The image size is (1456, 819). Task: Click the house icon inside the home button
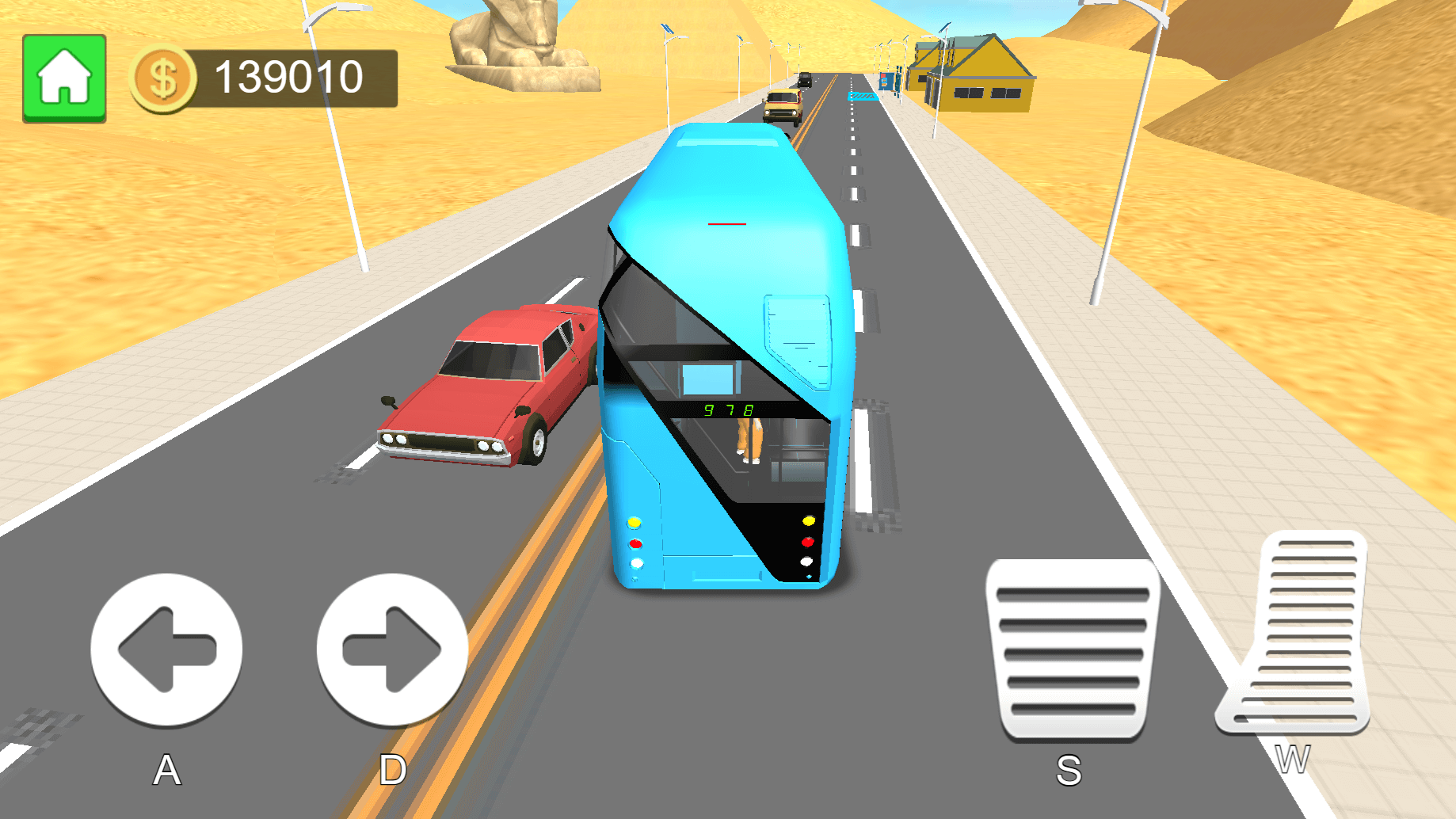(65, 77)
